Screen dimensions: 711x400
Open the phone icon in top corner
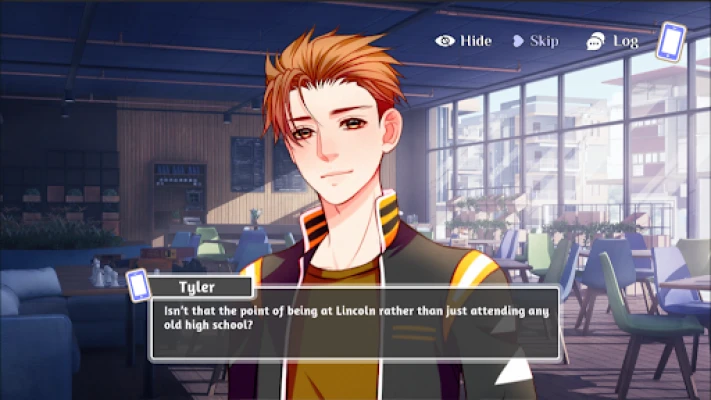(670, 42)
